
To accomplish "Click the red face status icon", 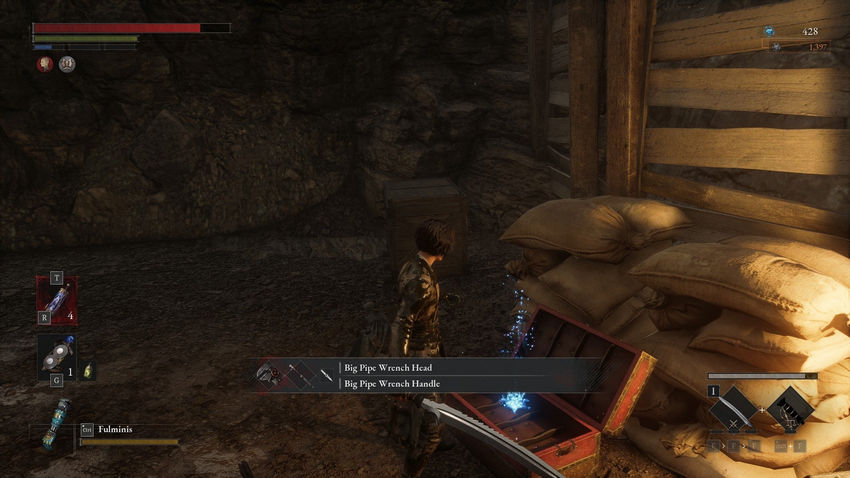I will pyautogui.click(x=45, y=64).
